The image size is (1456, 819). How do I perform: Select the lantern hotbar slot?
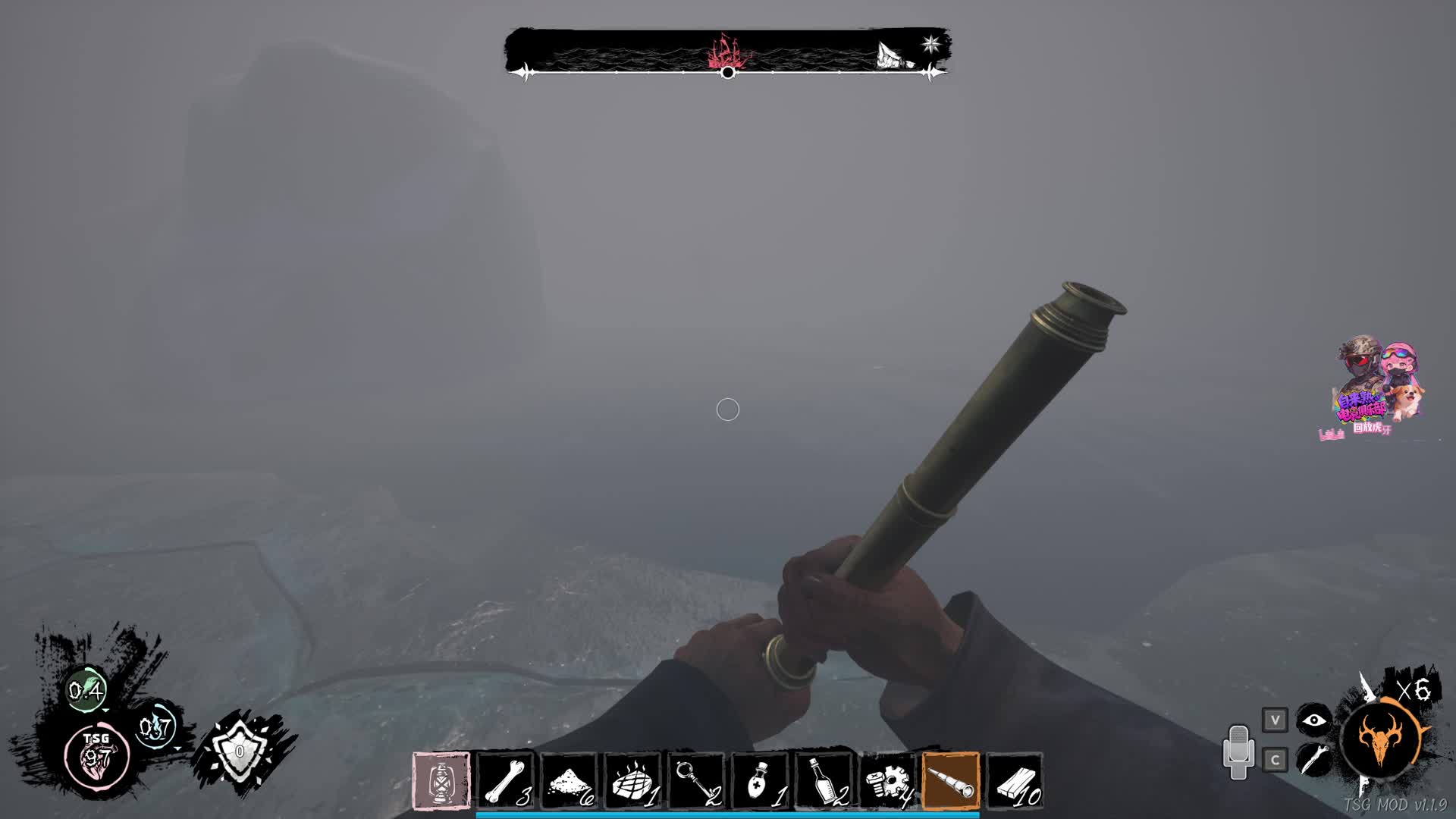(441, 781)
